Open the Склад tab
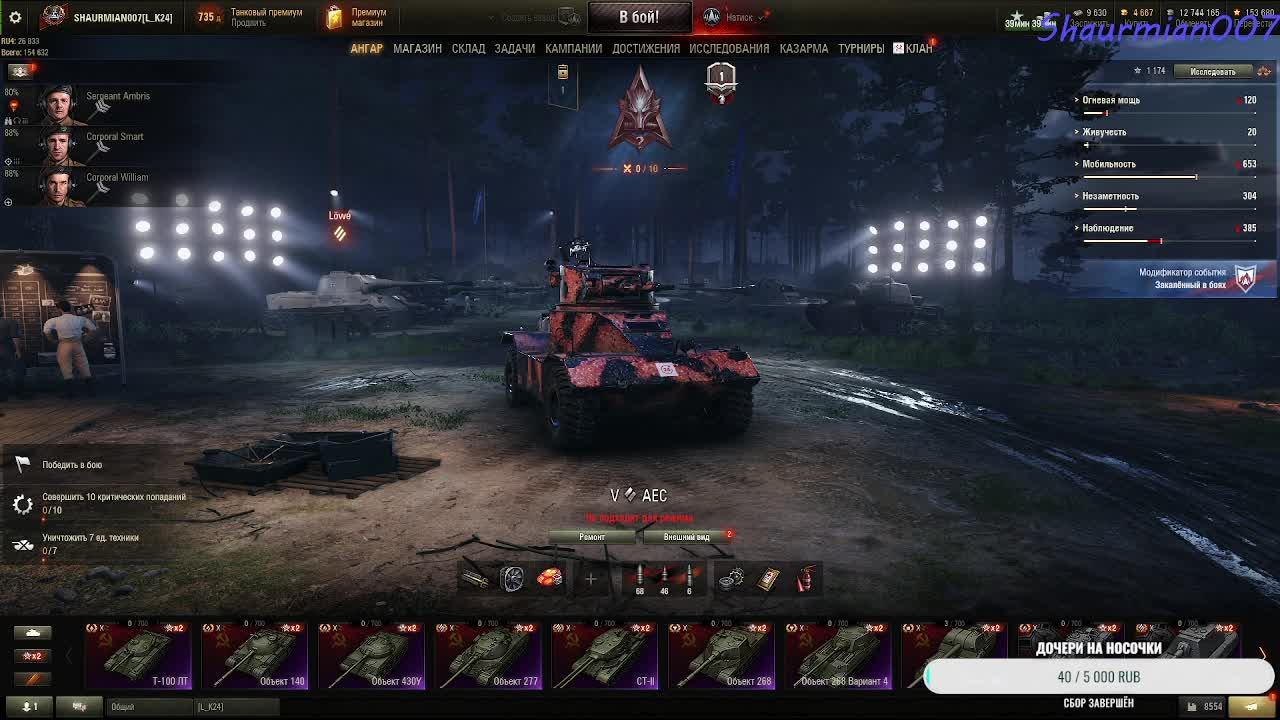The height and width of the screenshot is (720, 1280). tap(468, 48)
